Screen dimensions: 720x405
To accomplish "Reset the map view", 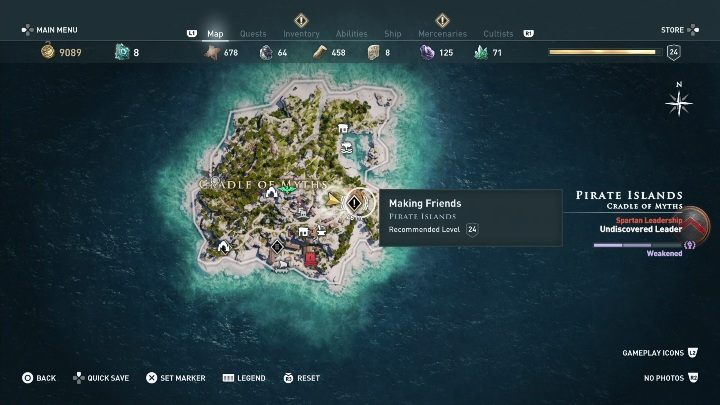I will (301, 378).
